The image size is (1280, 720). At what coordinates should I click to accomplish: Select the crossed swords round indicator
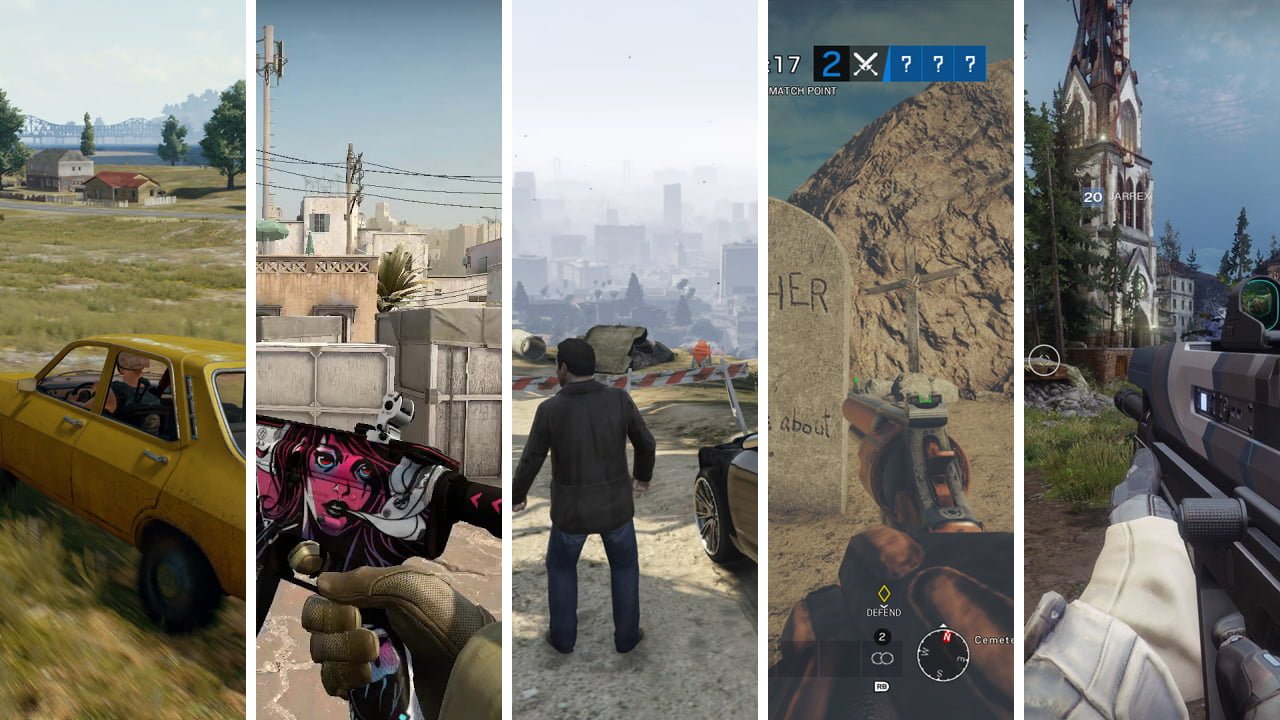pos(865,63)
